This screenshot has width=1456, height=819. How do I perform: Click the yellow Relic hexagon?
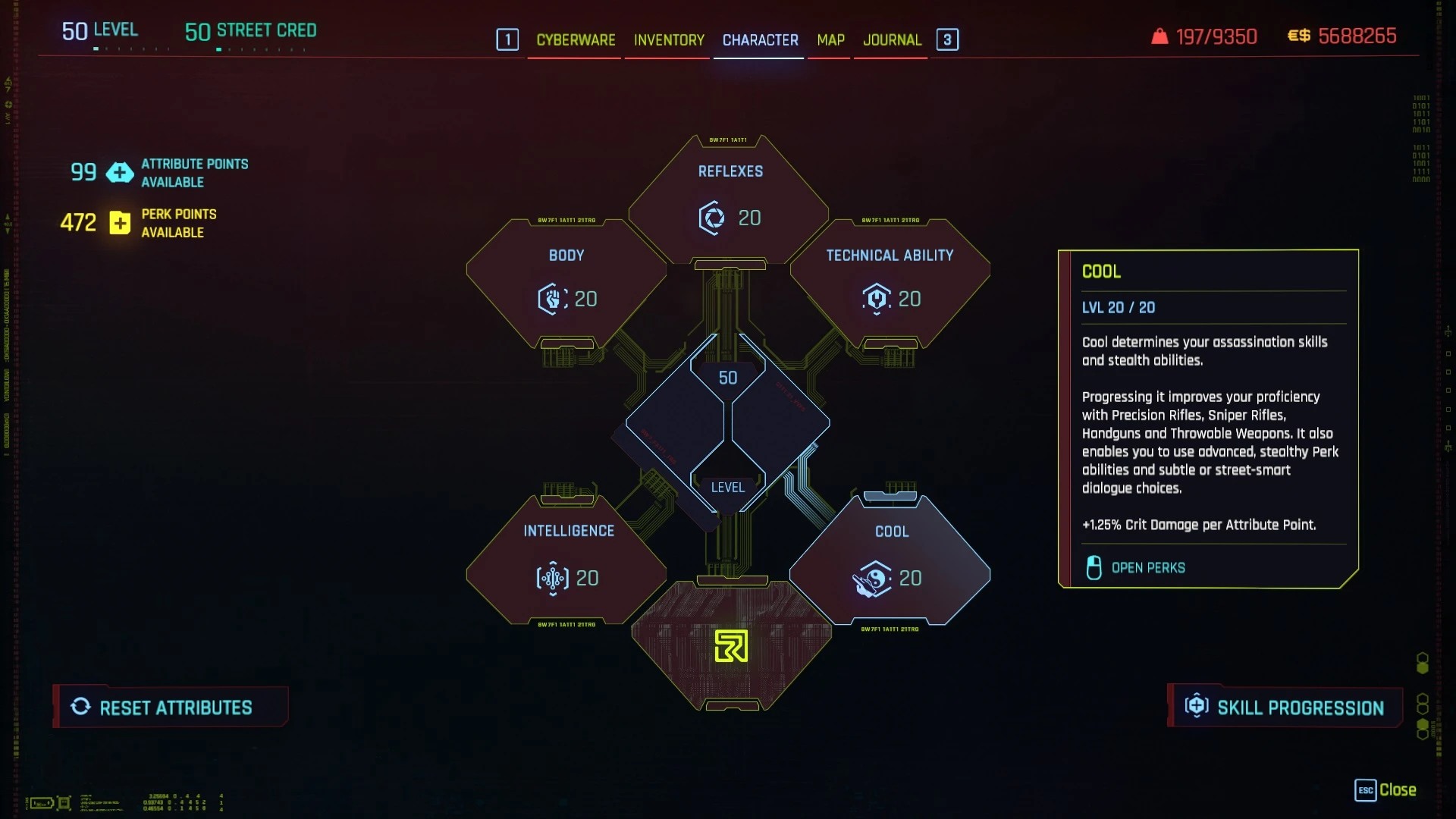(731, 646)
